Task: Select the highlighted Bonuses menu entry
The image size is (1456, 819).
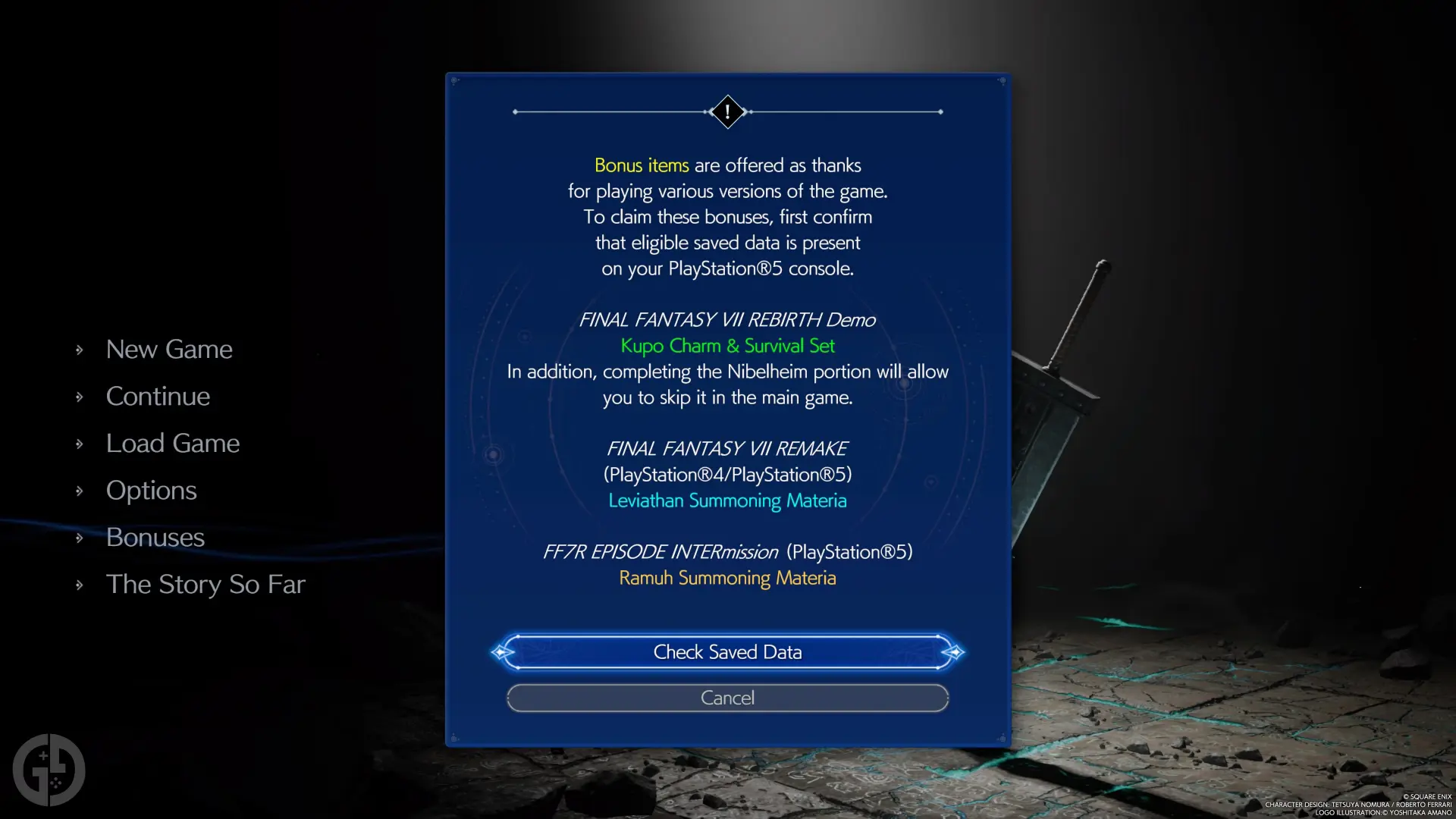Action: coord(155,537)
